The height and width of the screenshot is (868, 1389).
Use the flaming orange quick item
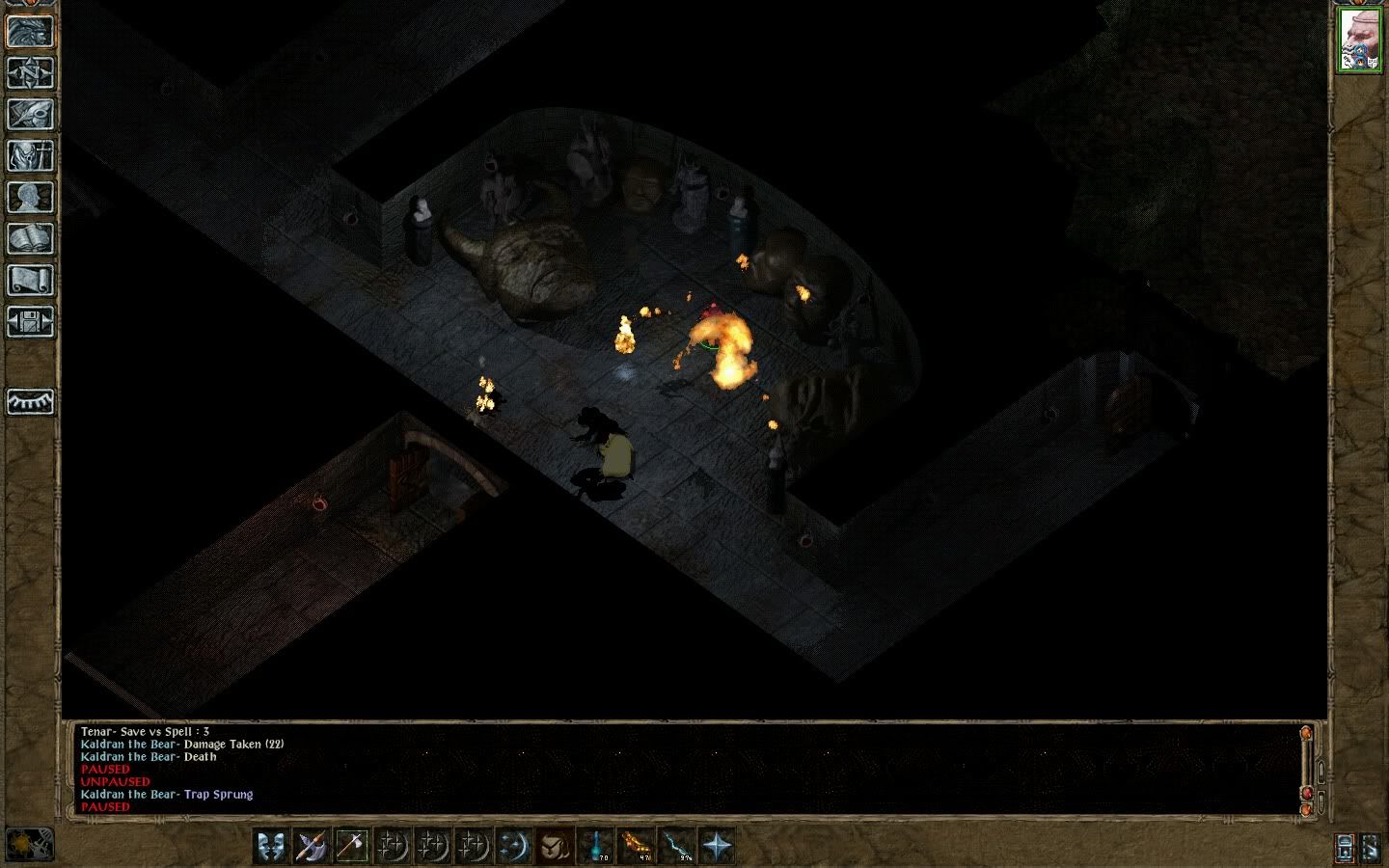tap(637, 846)
